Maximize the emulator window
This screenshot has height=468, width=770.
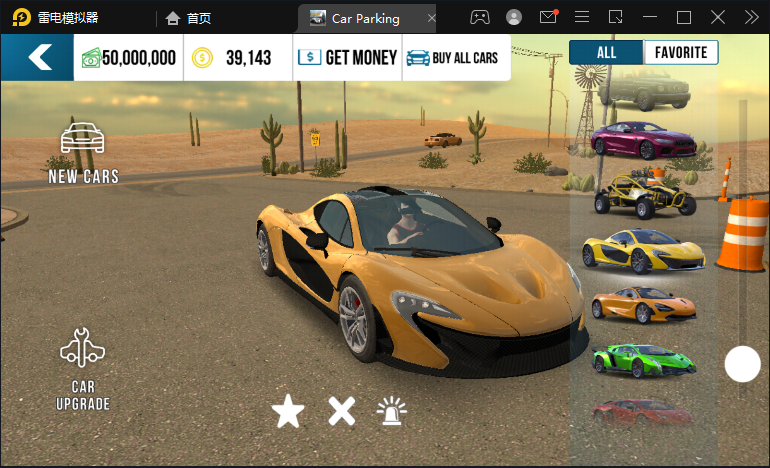point(684,17)
